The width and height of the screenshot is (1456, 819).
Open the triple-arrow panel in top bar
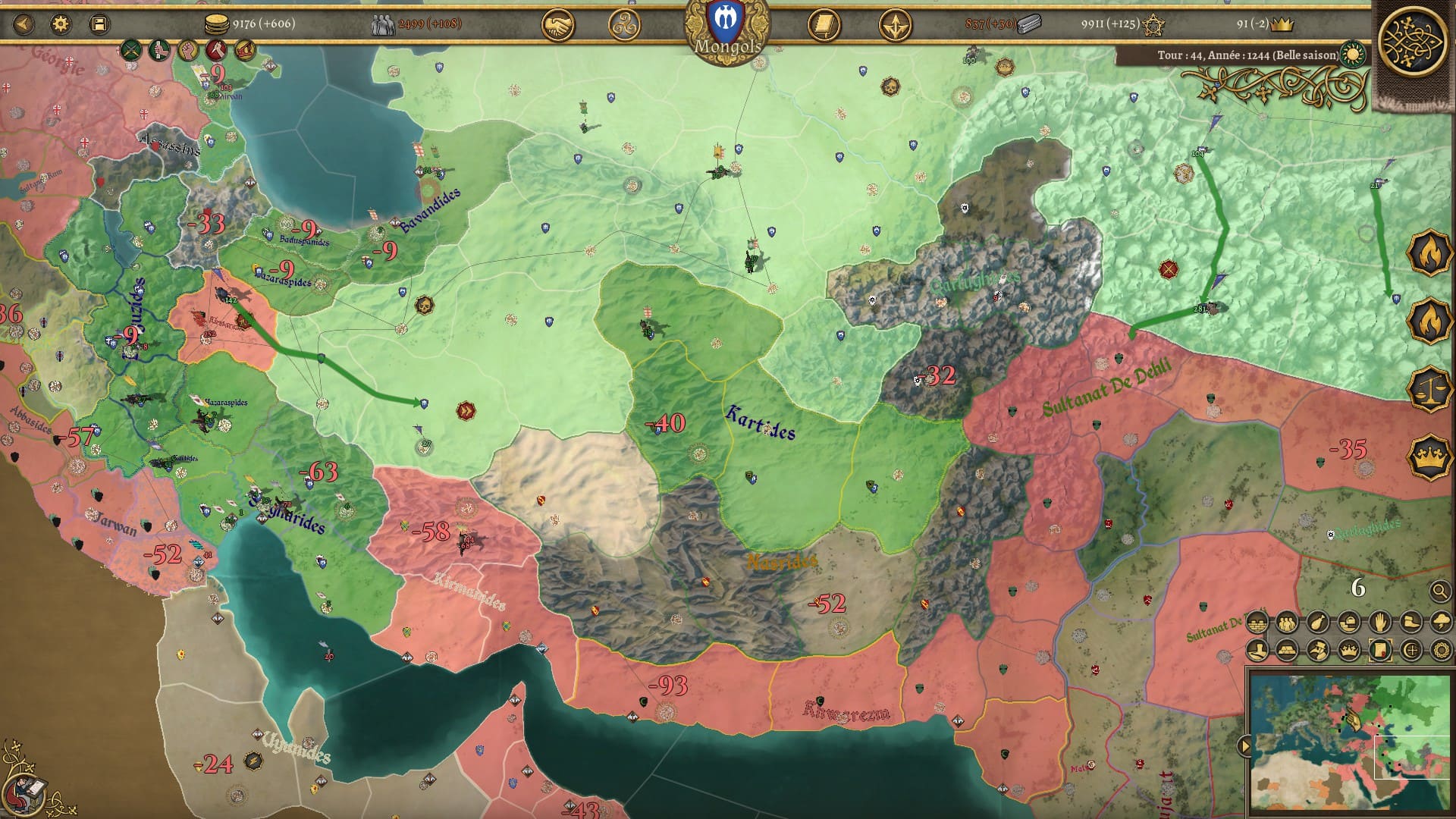coord(895,27)
